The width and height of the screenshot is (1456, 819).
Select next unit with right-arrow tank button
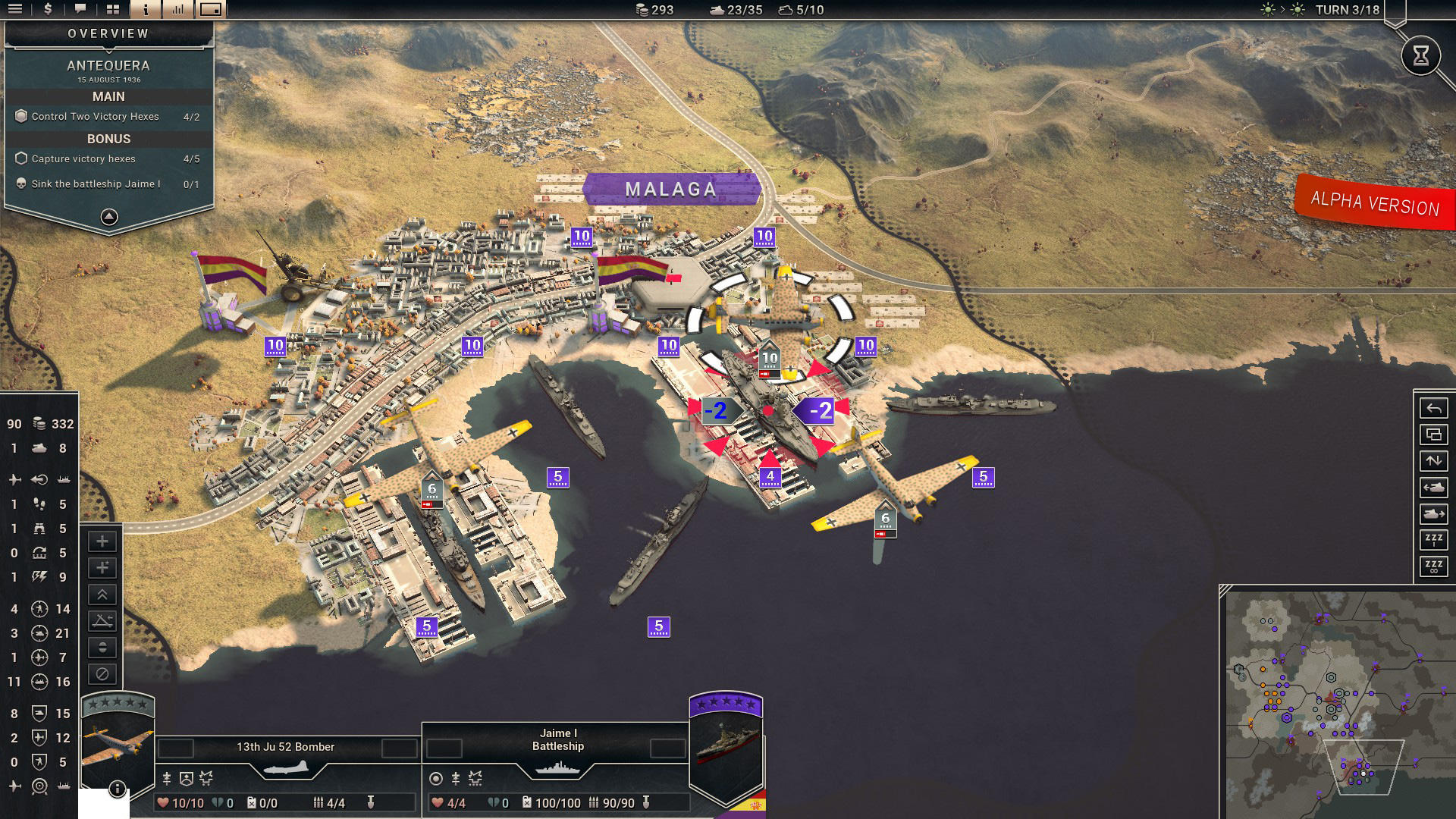tap(1433, 514)
